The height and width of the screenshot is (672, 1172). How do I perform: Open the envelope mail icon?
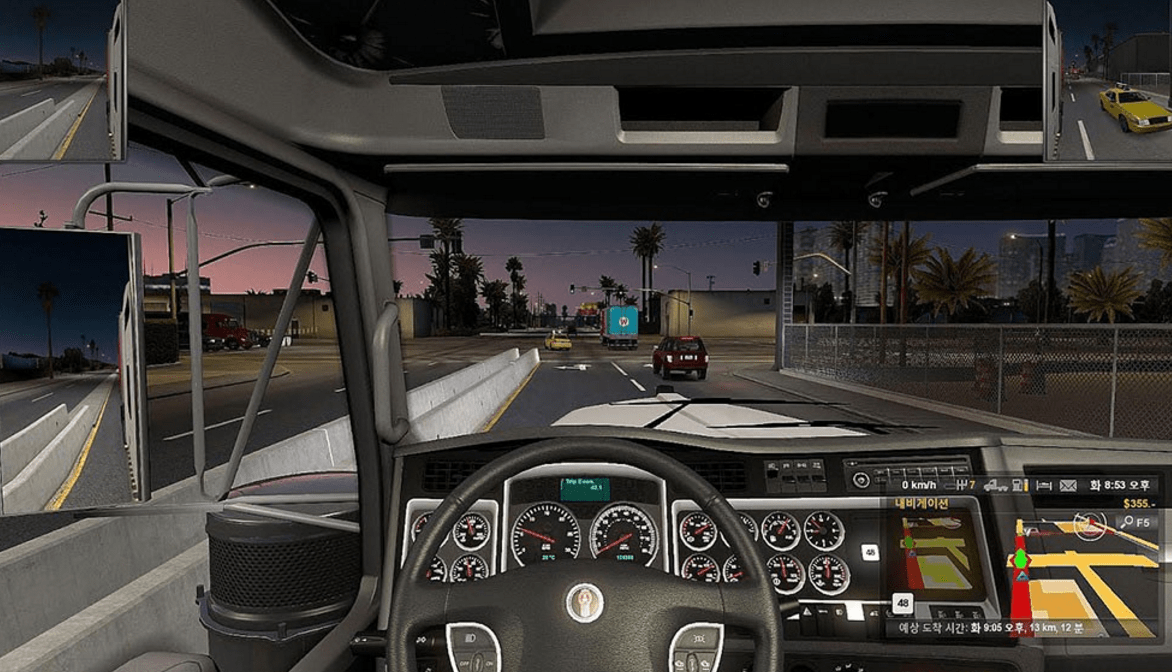pyautogui.click(x=1067, y=485)
